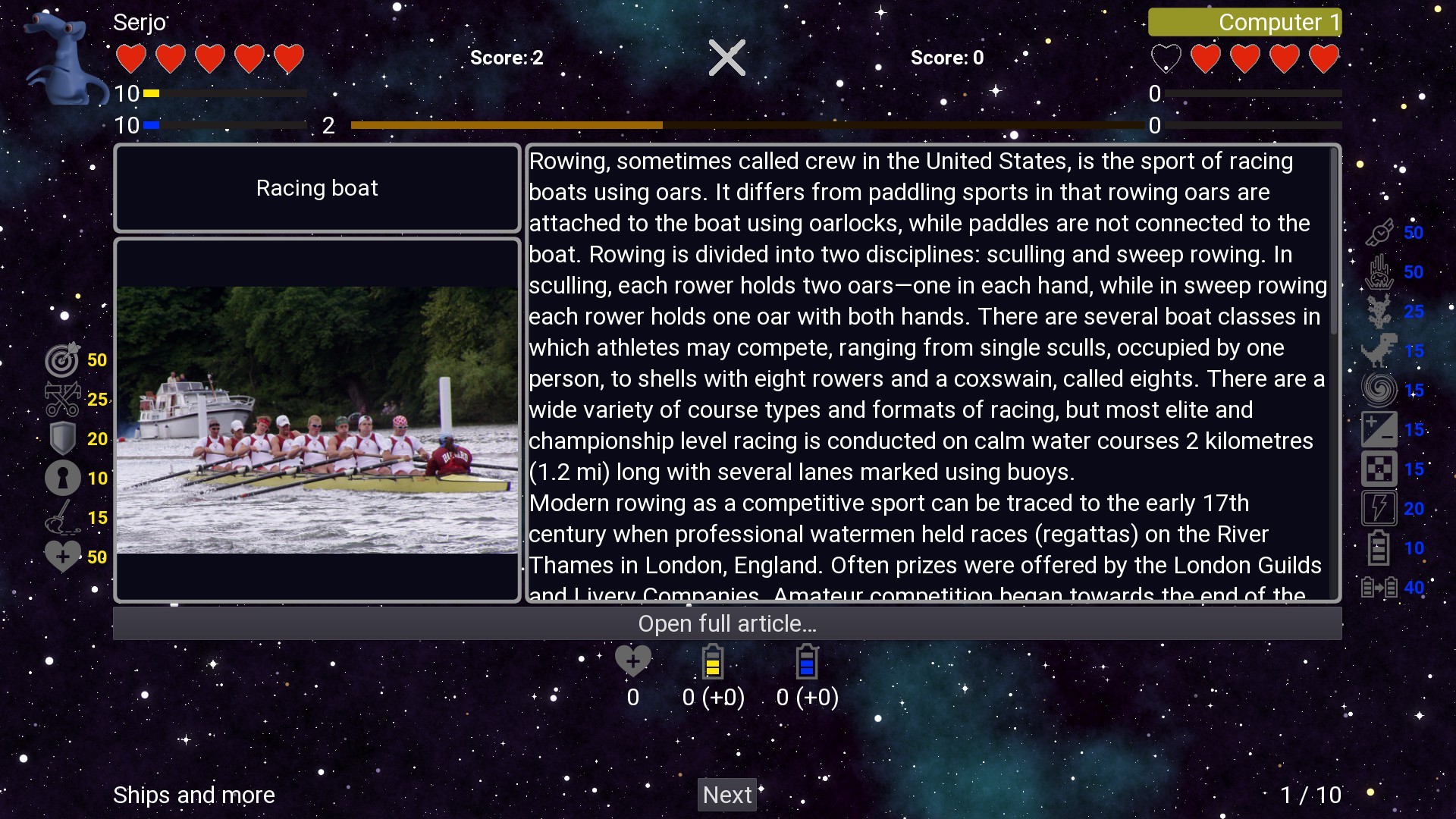
Task: Click the plus-minus contrast power-up
Action: point(1380,428)
